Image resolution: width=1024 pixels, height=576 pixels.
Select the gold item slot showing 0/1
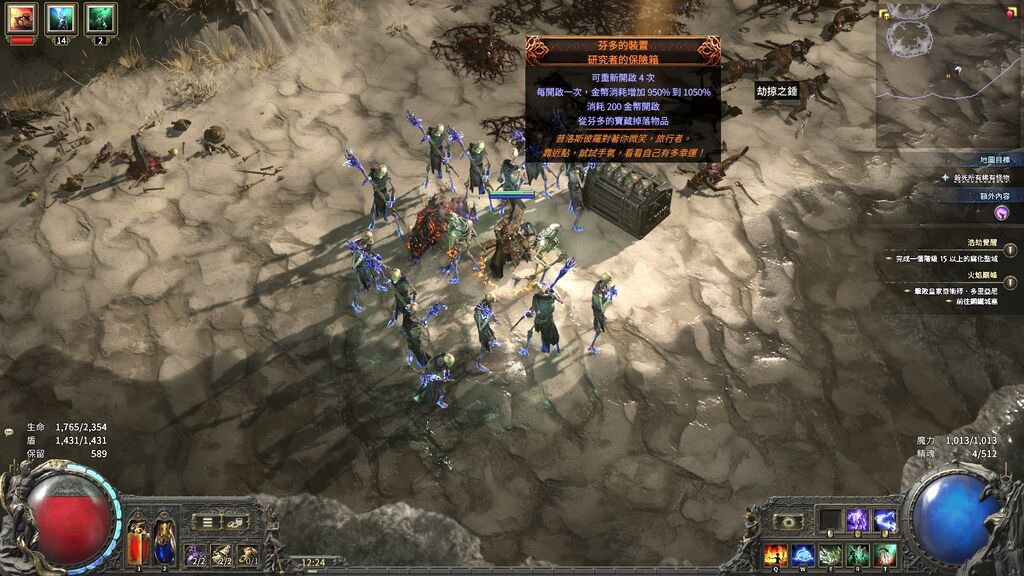tap(247, 553)
